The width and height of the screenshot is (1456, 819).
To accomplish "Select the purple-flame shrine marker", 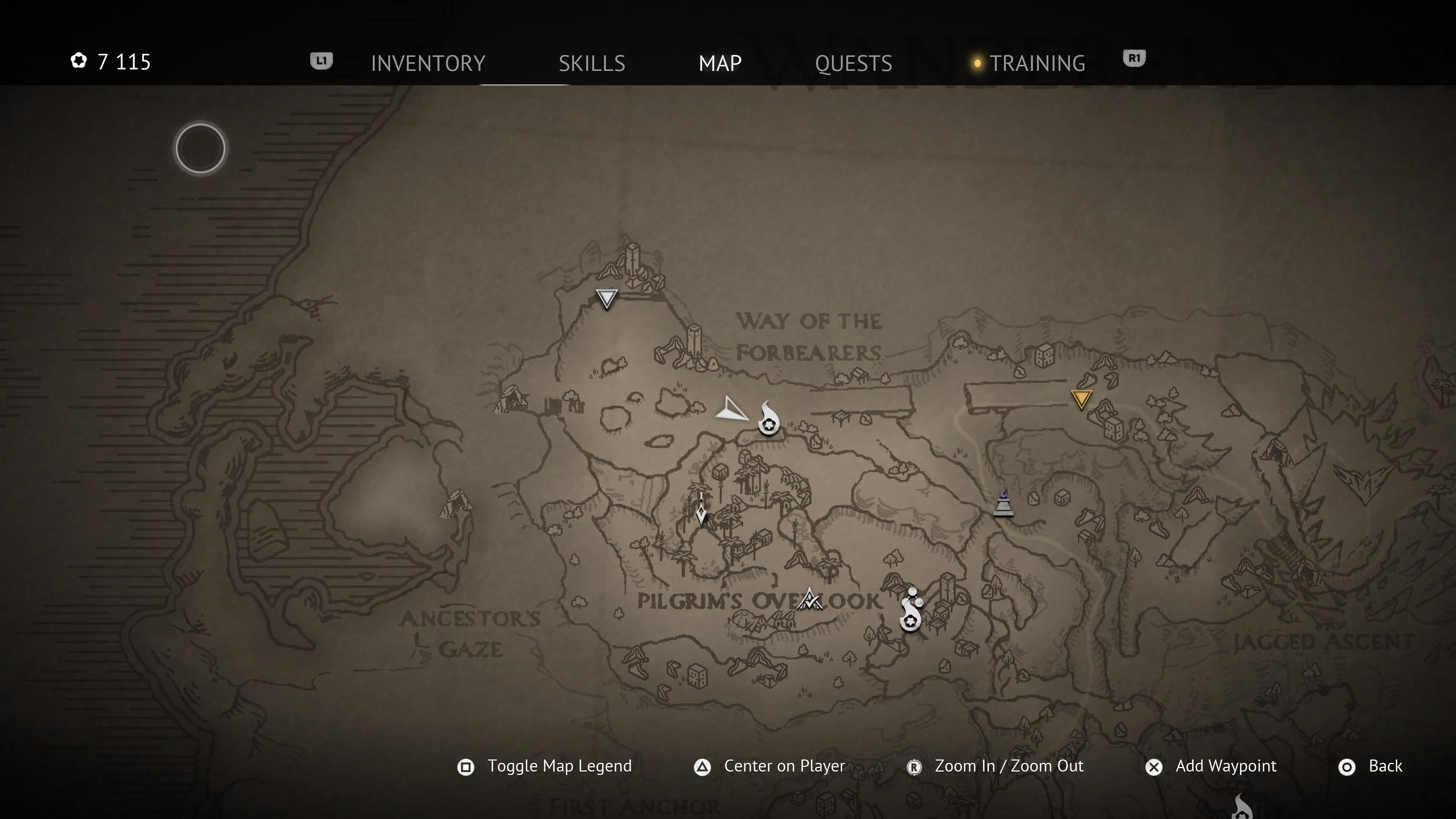I will coord(1003,504).
